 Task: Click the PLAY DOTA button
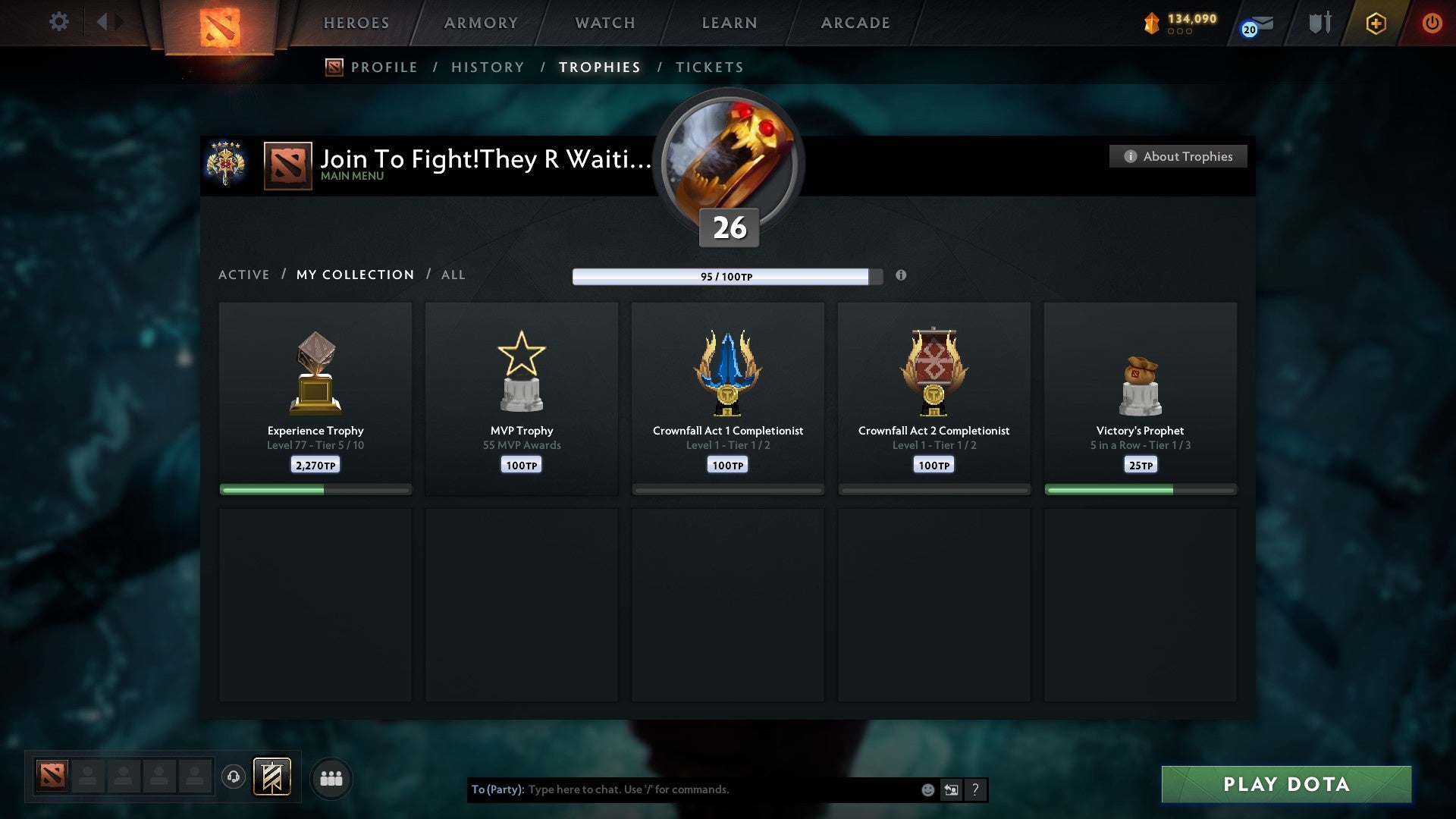1285,785
